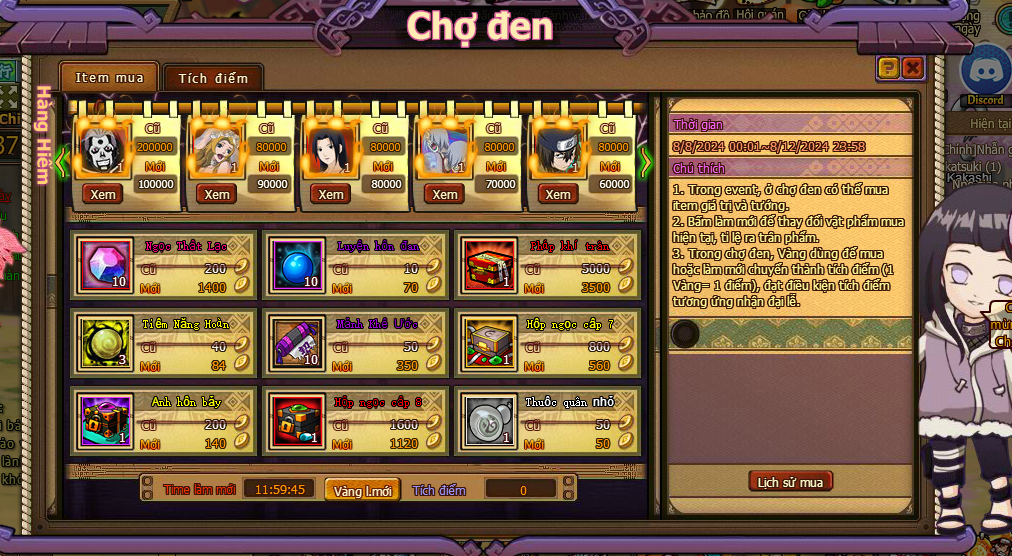Show next heroes with the right green arrow
Image resolution: width=1012 pixels, height=556 pixels.
645,161
